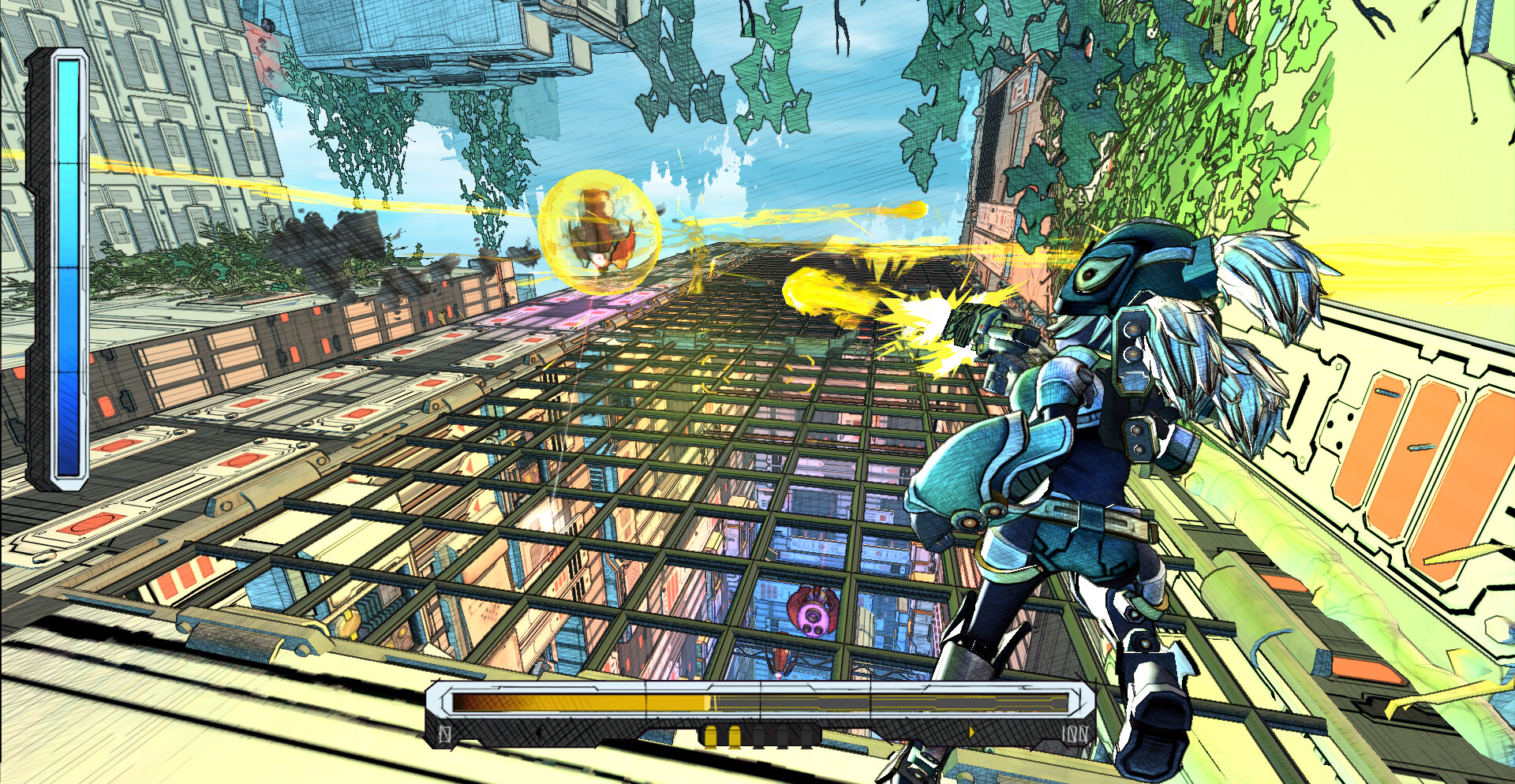Click the first empty dark bullet icon
Image resolution: width=1515 pixels, height=784 pixels.
(757, 734)
